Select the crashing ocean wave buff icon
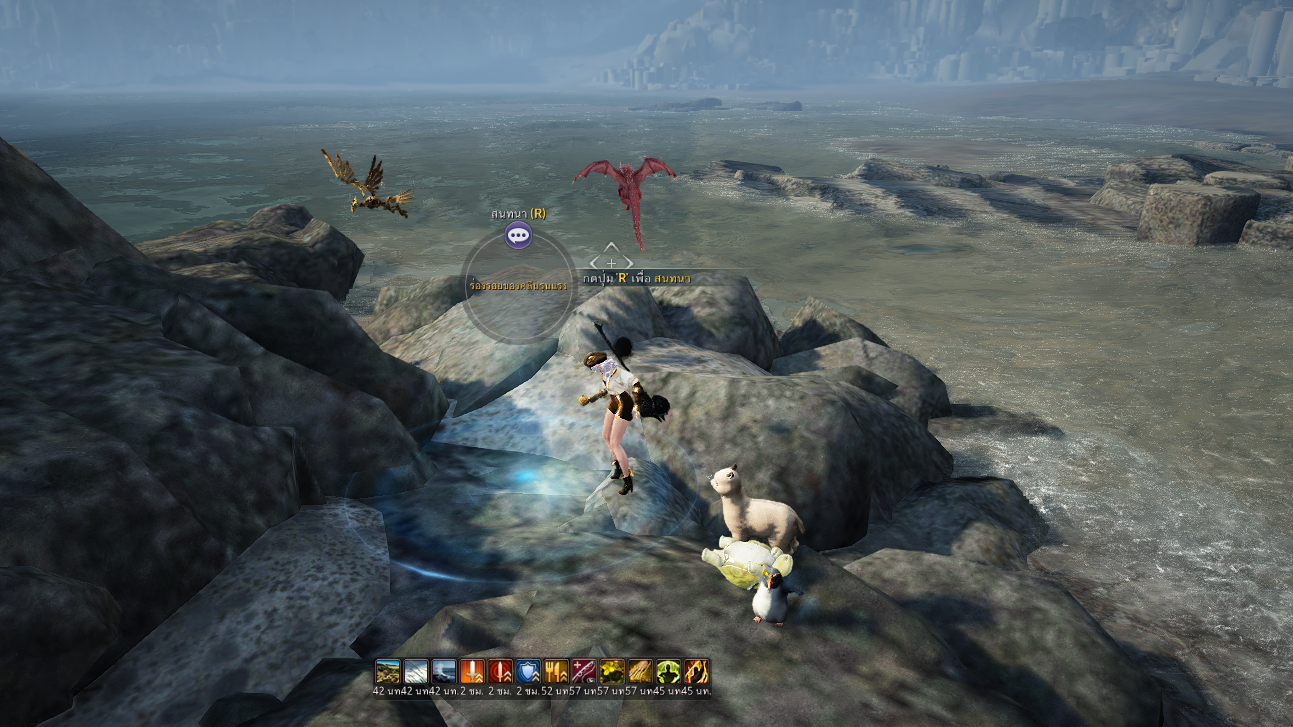This screenshot has height=727, width=1293. (443, 671)
